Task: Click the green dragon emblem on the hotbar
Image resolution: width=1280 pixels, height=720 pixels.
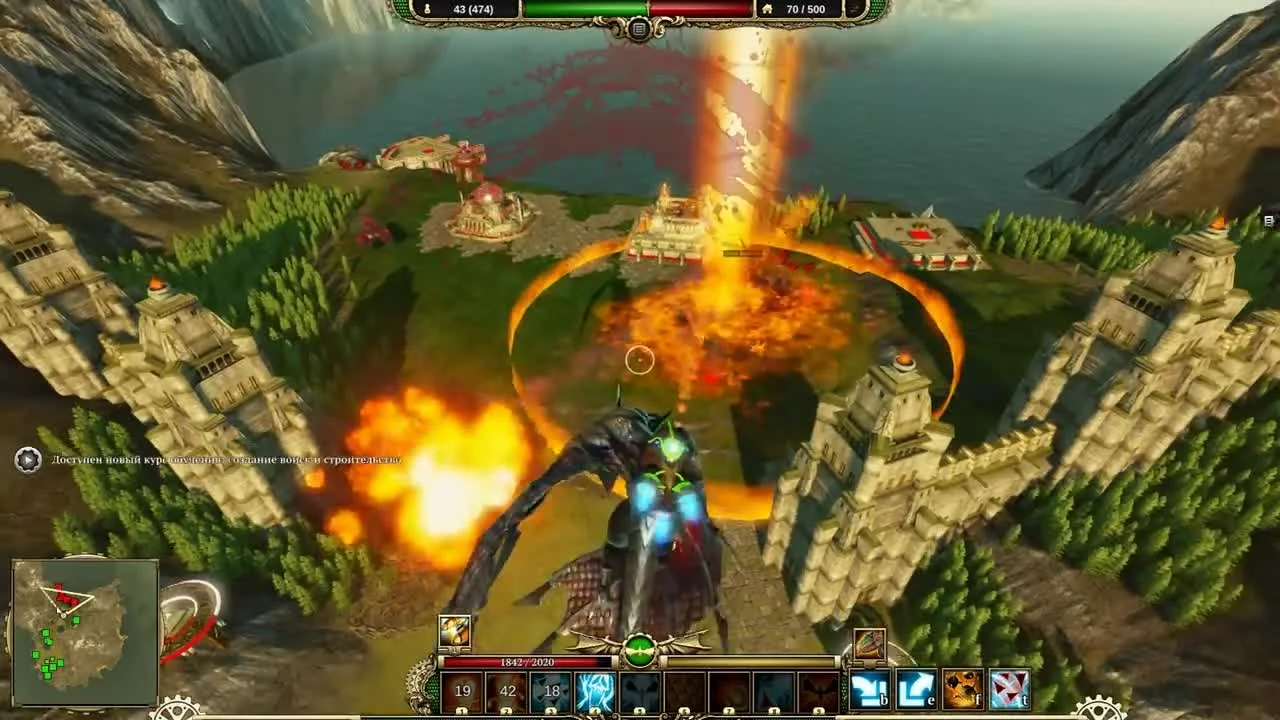Action: pyautogui.click(x=640, y=650)
